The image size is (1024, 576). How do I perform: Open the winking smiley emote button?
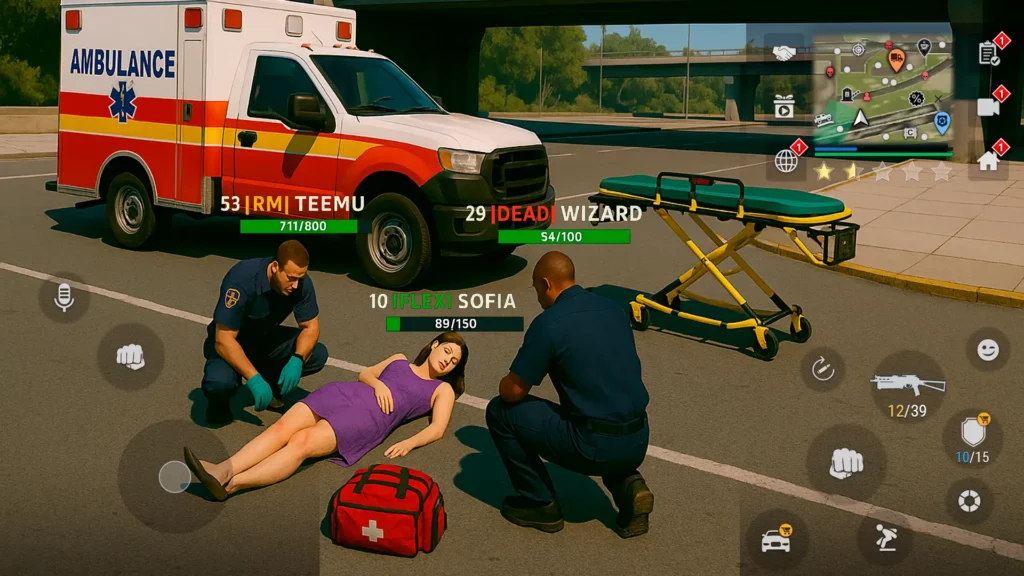pos(987,350)
